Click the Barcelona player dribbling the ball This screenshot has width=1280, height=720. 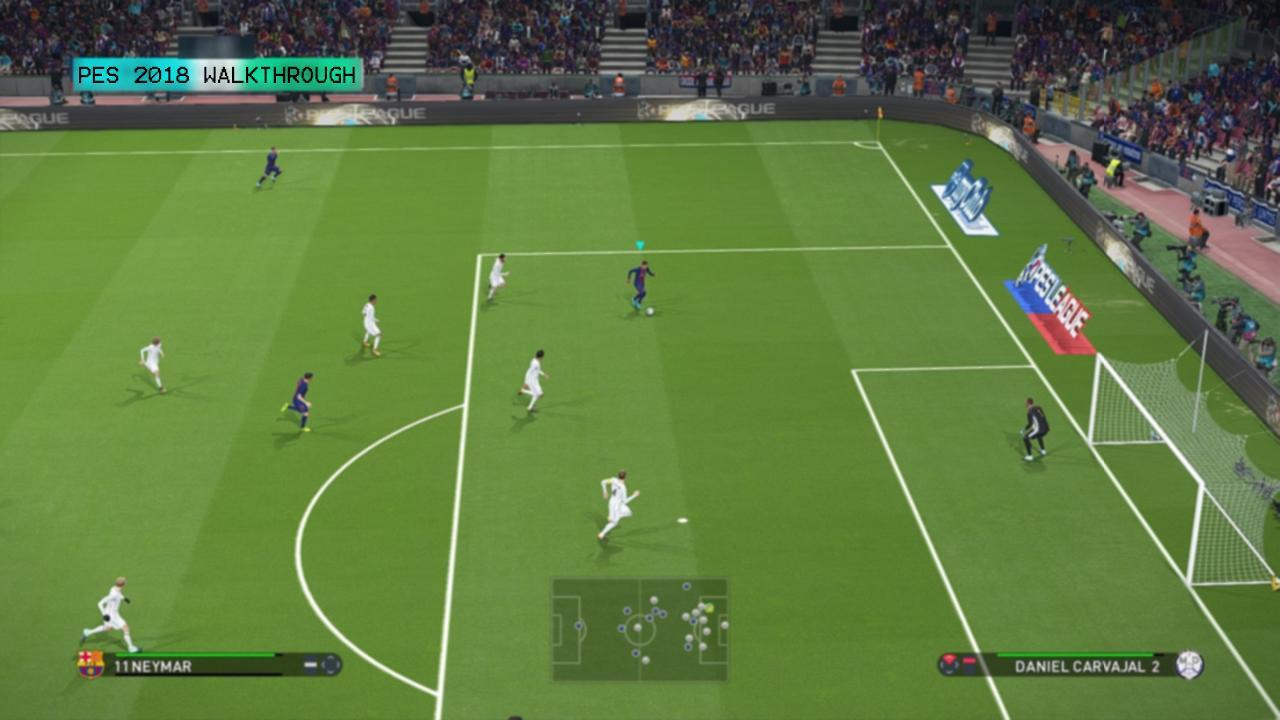coord(640,280)
